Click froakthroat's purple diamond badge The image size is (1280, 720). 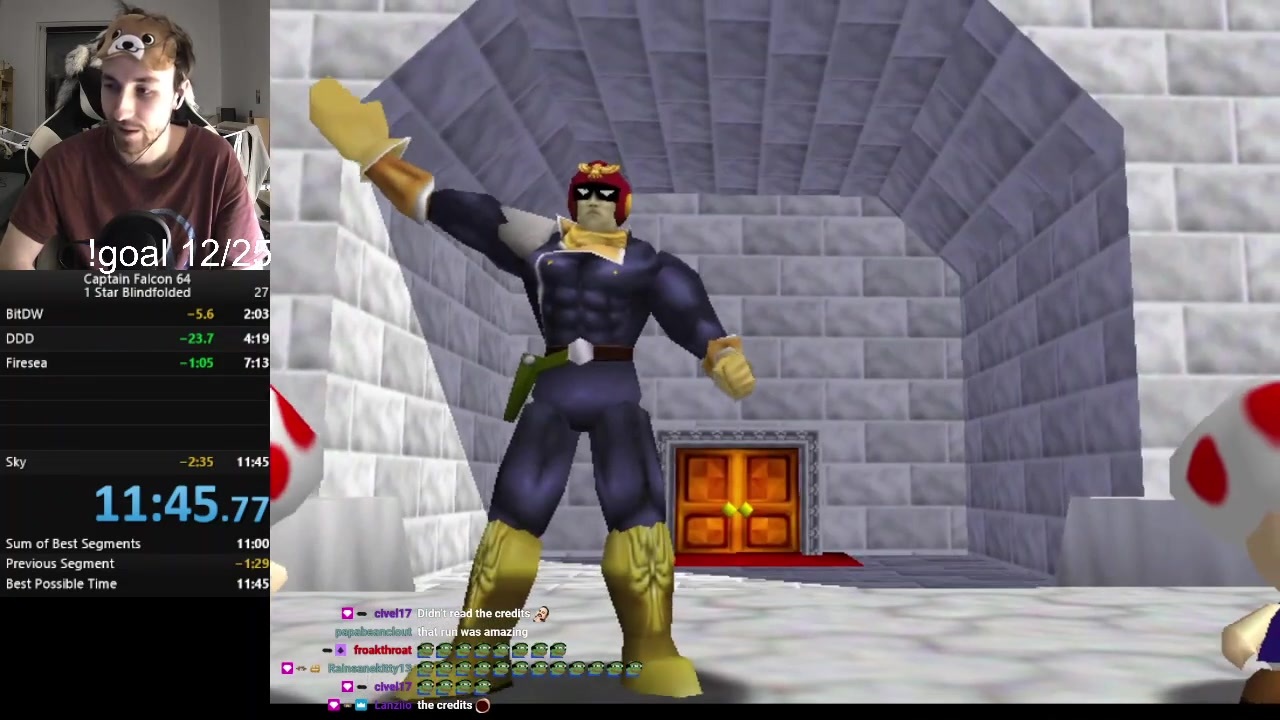pyautogui.click(x=341, y=650)
